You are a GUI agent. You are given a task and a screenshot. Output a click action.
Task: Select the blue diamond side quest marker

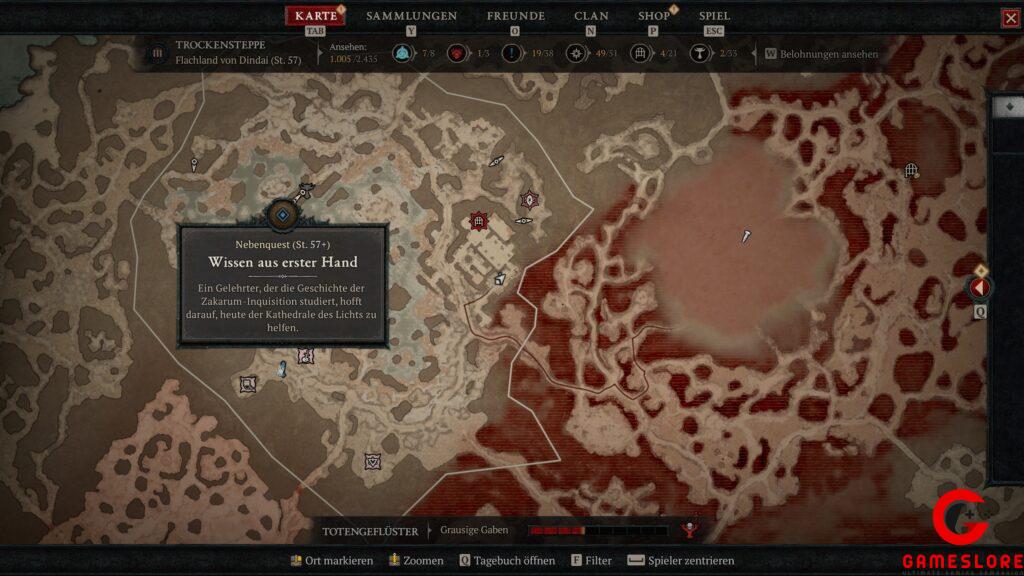pyautogui.click(x=283, y=214)
